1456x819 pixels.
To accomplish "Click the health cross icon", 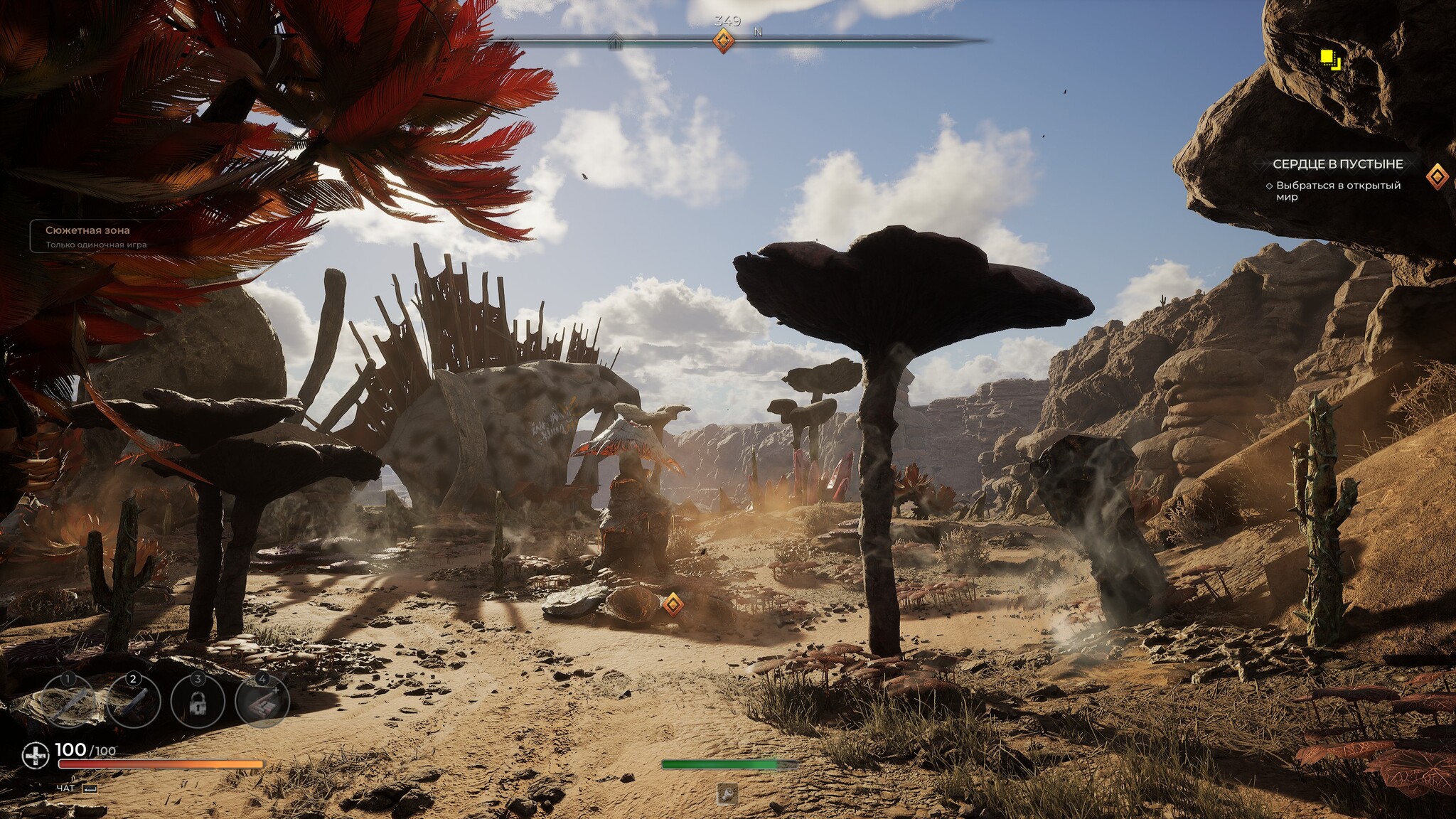I will [x=35, y=756].
